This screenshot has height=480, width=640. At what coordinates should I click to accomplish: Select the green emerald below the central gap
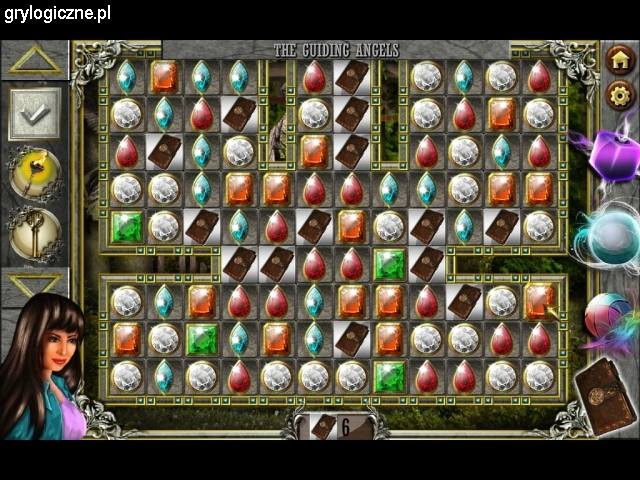(x=389, y=264)
